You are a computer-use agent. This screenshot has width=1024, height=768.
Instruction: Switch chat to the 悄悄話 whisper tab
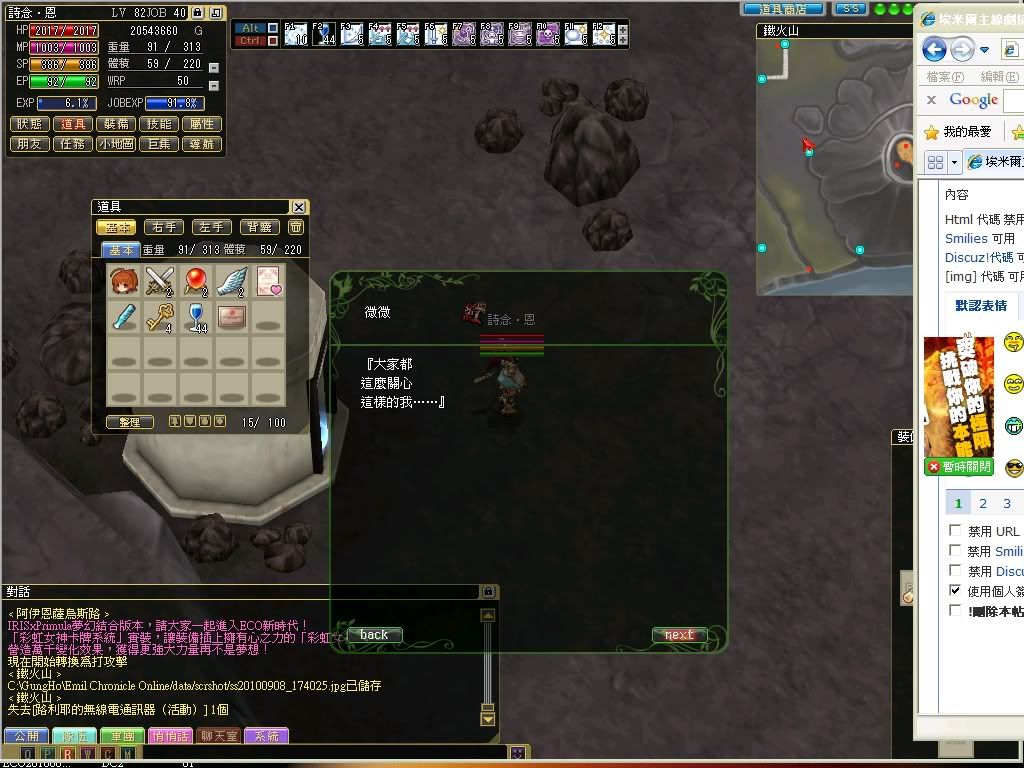[169, 736]
